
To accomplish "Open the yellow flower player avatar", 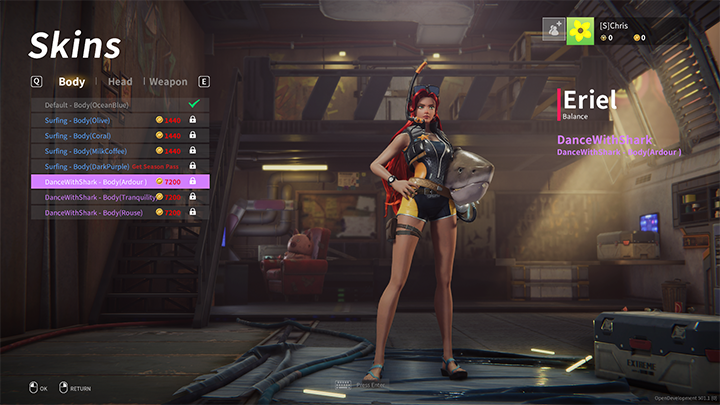I will pyautogui.click(x=580, y=31).
